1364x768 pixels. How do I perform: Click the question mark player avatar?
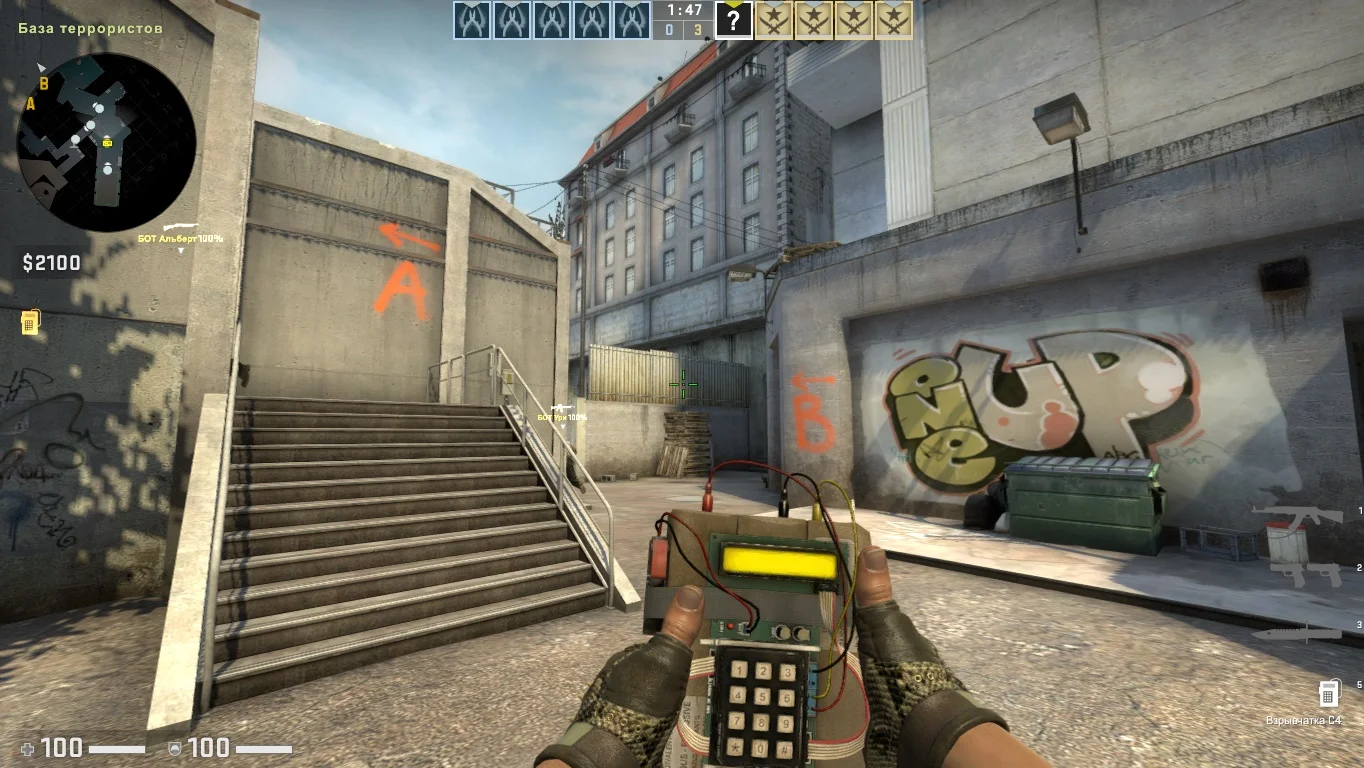(733, 20)
